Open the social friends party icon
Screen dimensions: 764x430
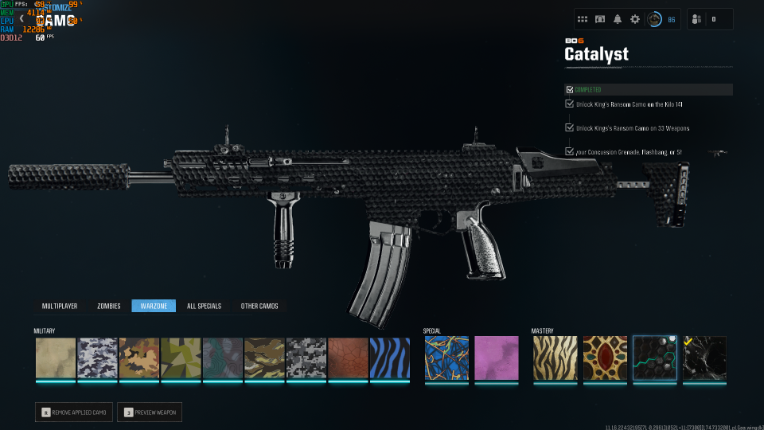click(696, 19)
